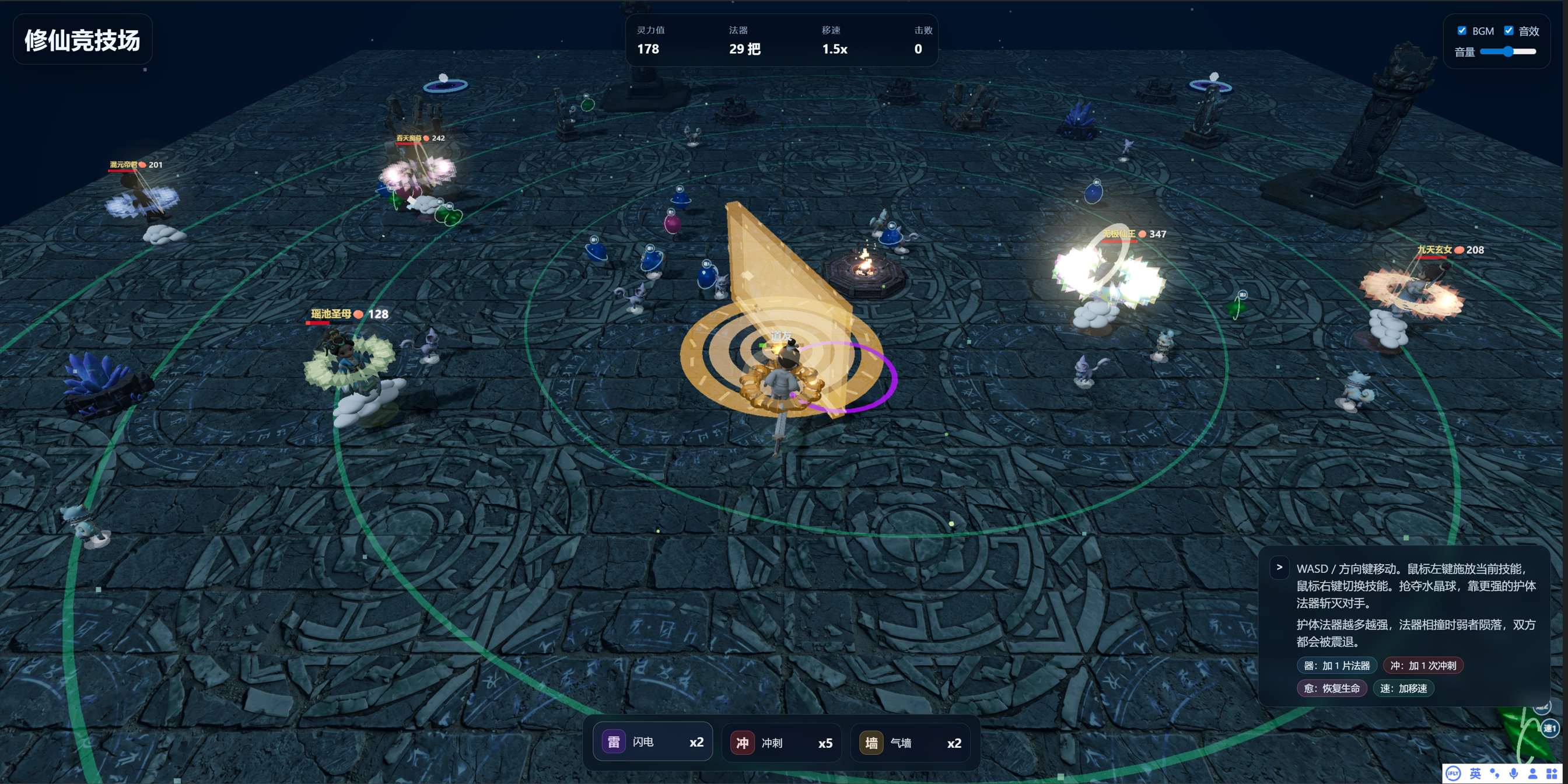
Task: Click the 愈: 恢复生命 legend tag
Action: [x=1331, y=688]
